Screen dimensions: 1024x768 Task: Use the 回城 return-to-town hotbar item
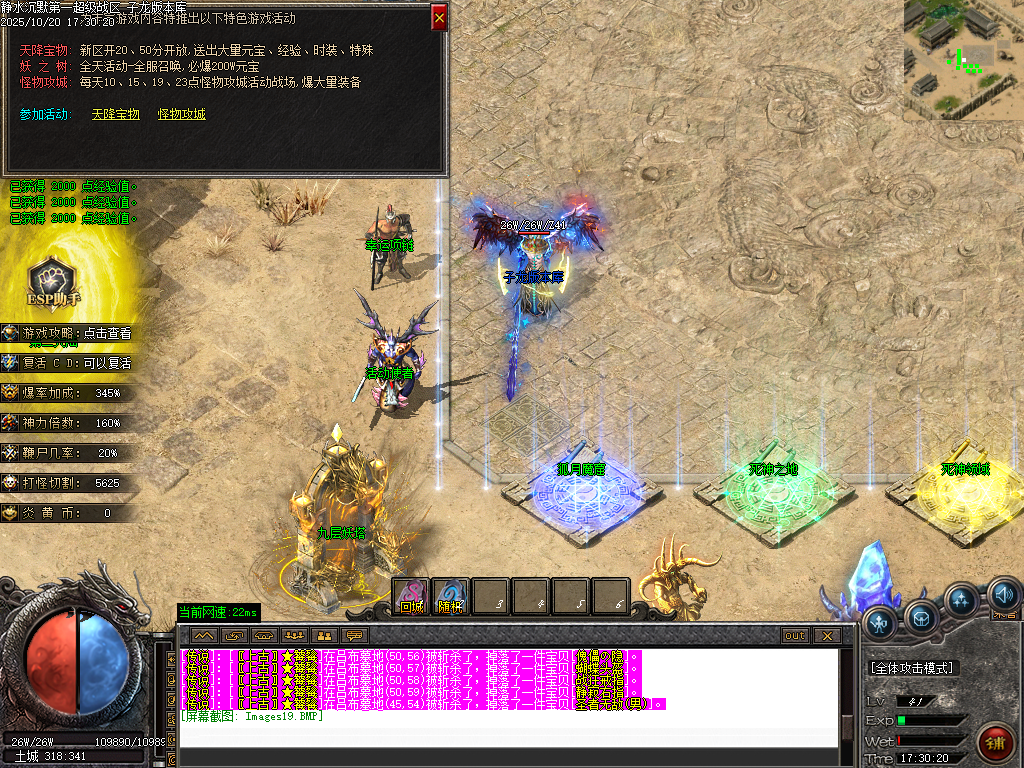click(x=412, y=597)
